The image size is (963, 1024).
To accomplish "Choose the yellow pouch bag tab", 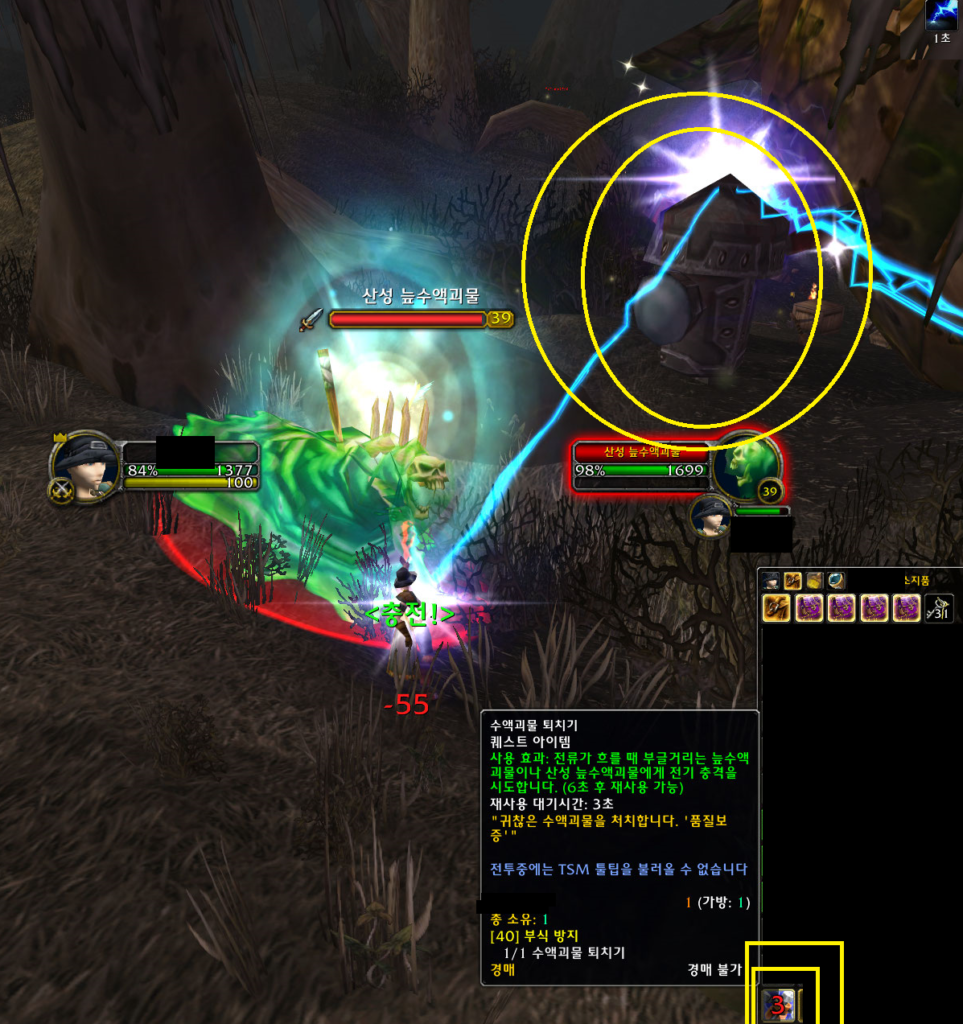I will [814, 581].
